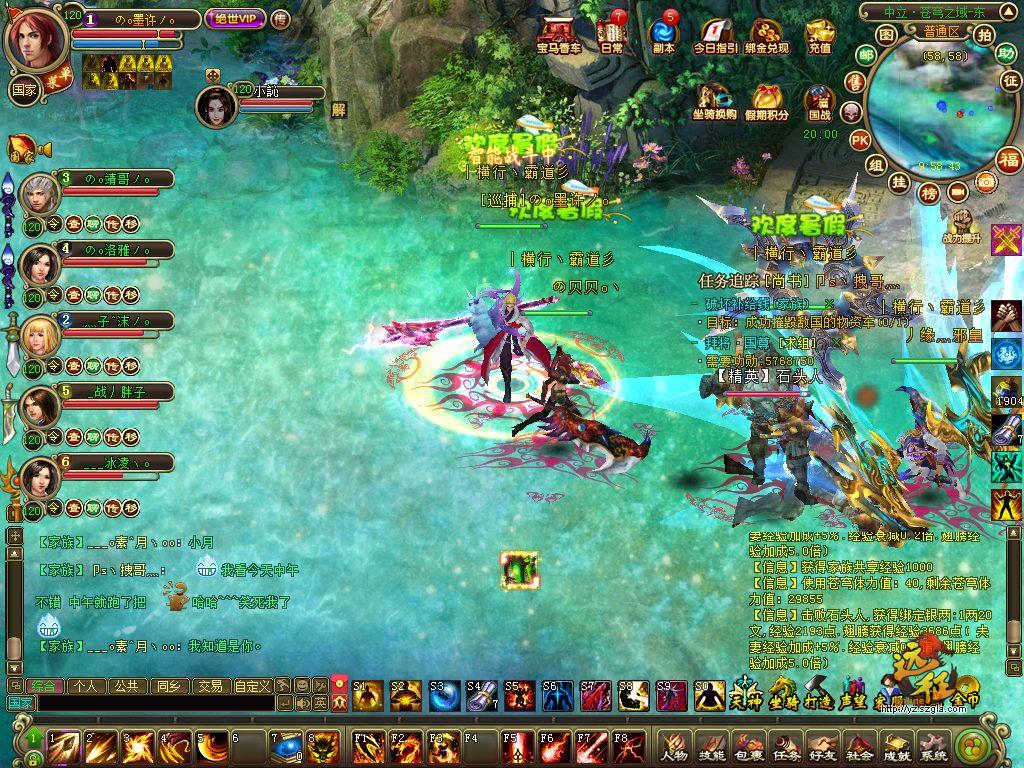Open the 国战 nation war icon

point(820,100)
